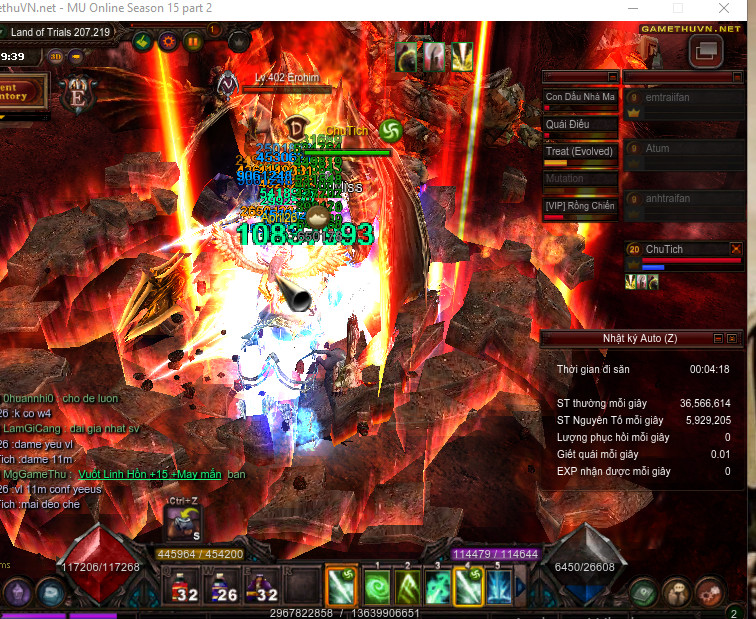756x619 pixels.
Task: Pause auto-hunt with the orange pause button
Action: pyautogui.click(x=193, y=42)
